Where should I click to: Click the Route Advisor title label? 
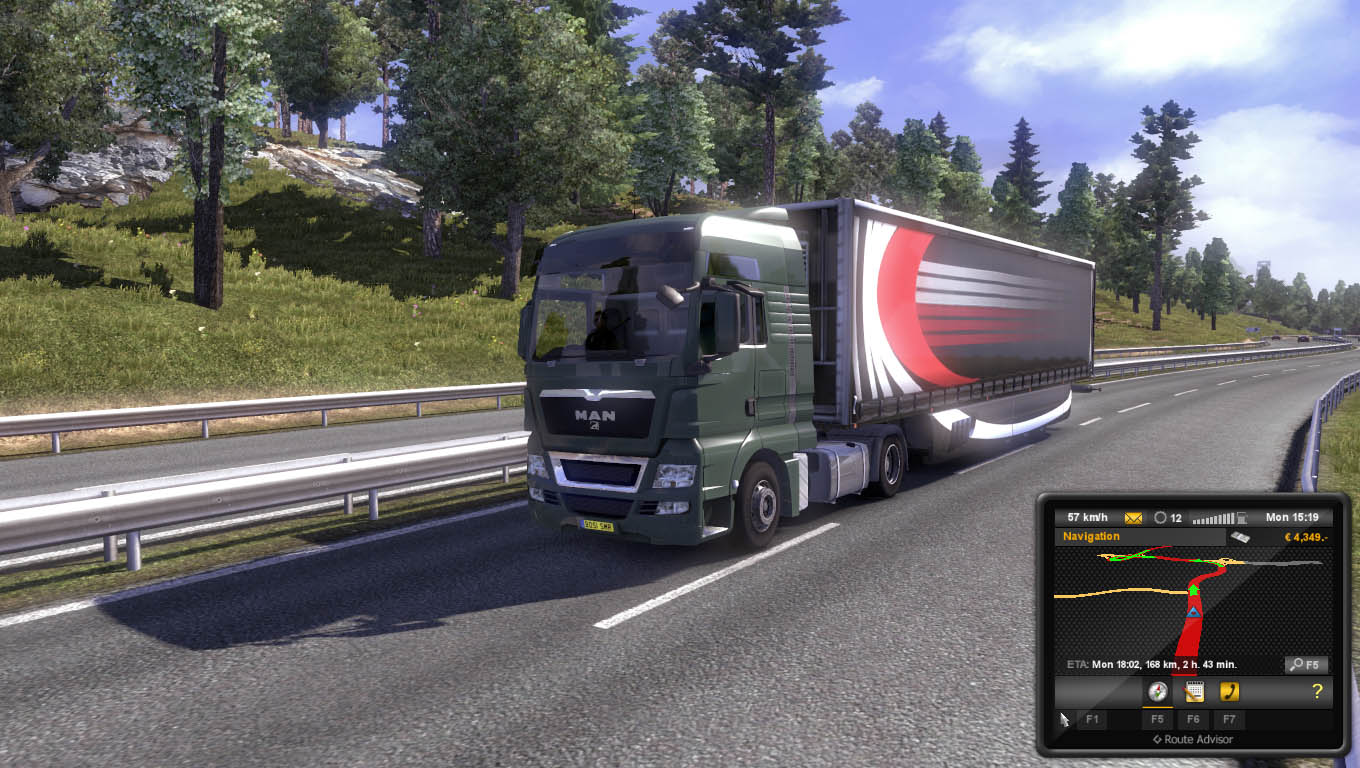tap(1193, 740)
